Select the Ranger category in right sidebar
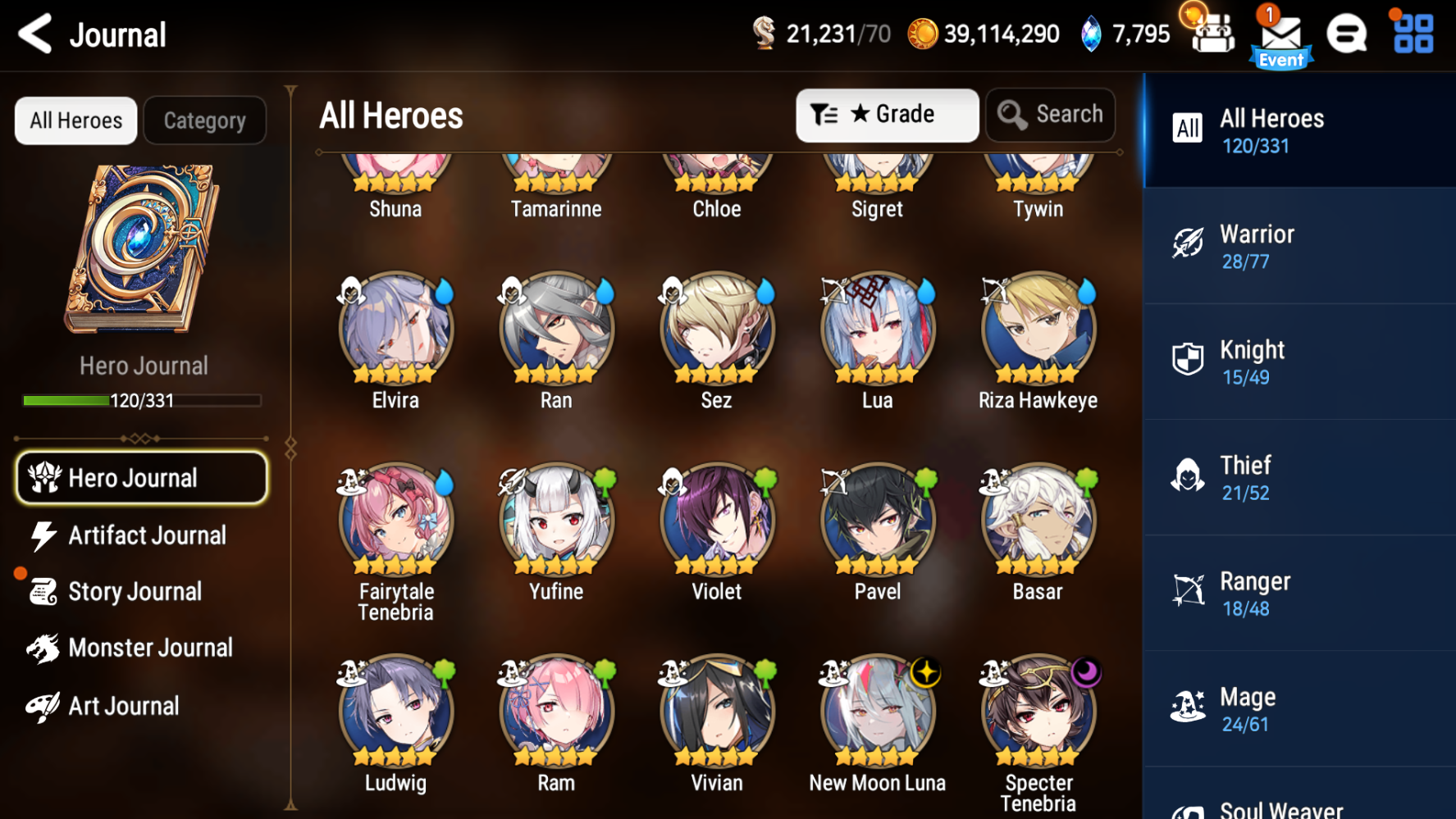 click(1299, 592)
